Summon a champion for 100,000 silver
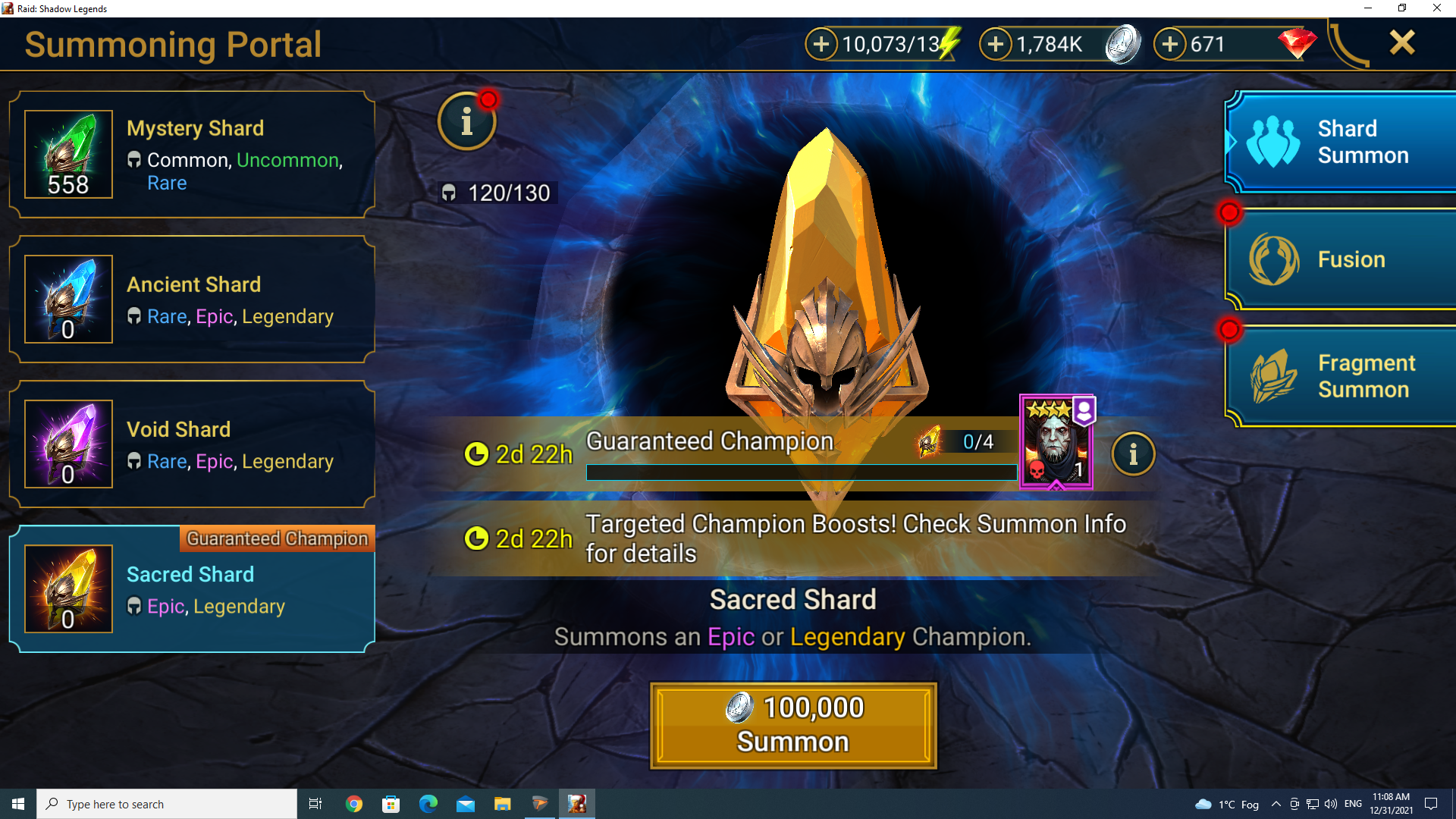The height and width of the screenshot is (819, 1456). 793,726
